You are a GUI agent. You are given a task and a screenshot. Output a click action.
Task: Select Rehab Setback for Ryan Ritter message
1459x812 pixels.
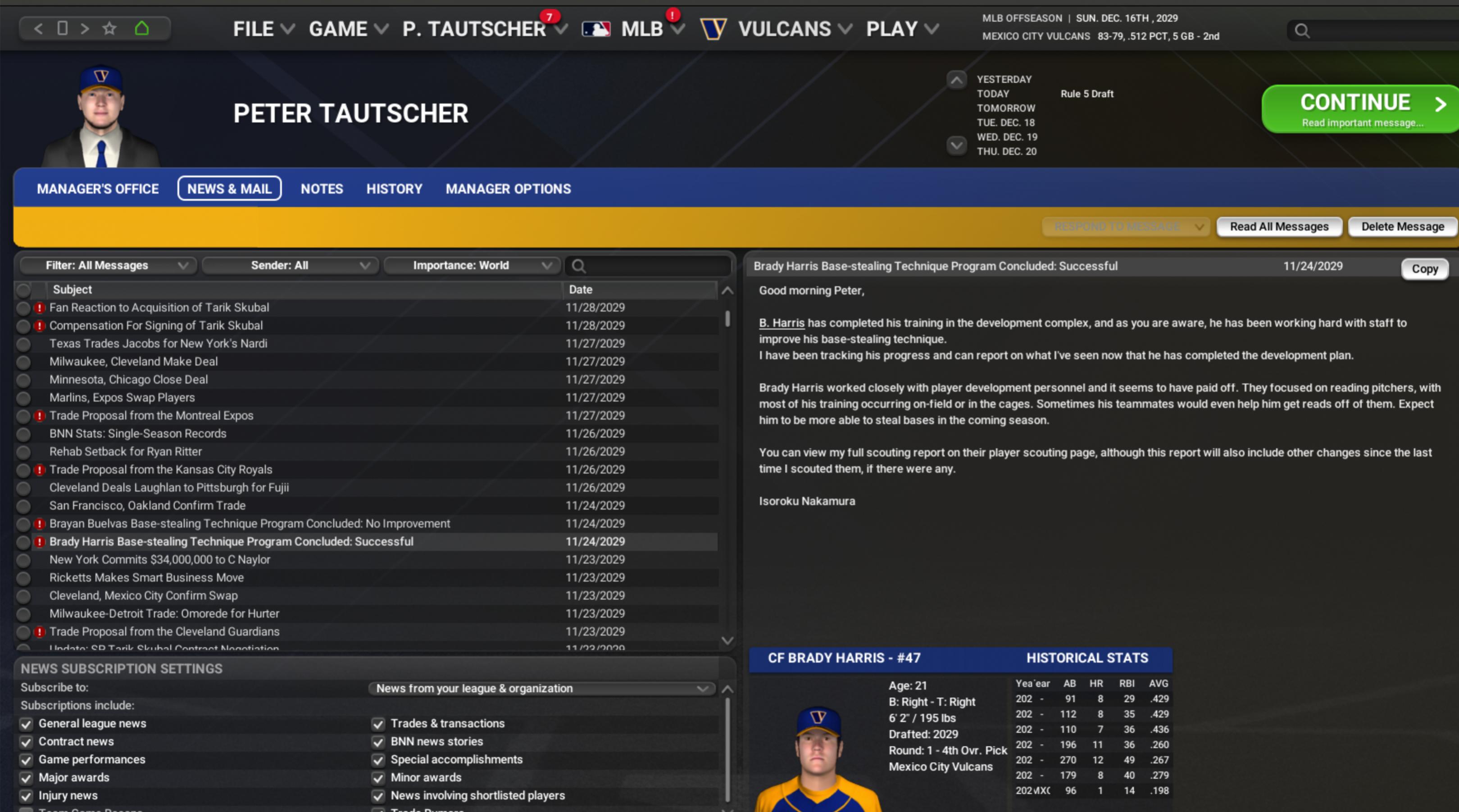tap(125, 452)
